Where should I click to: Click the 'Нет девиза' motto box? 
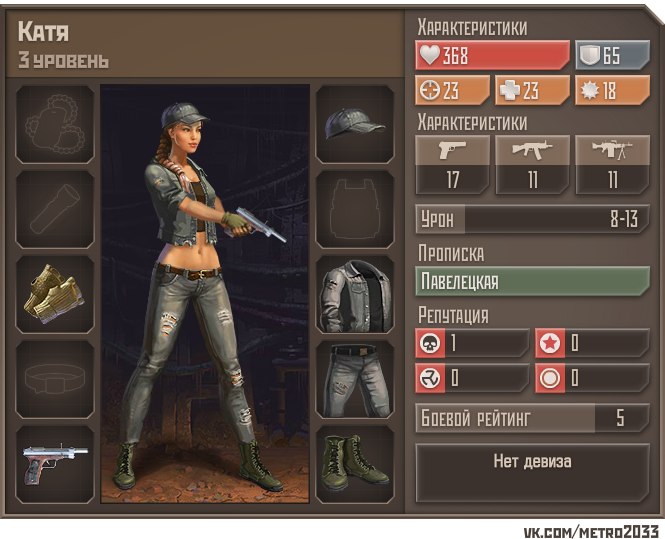coord(532,462)
